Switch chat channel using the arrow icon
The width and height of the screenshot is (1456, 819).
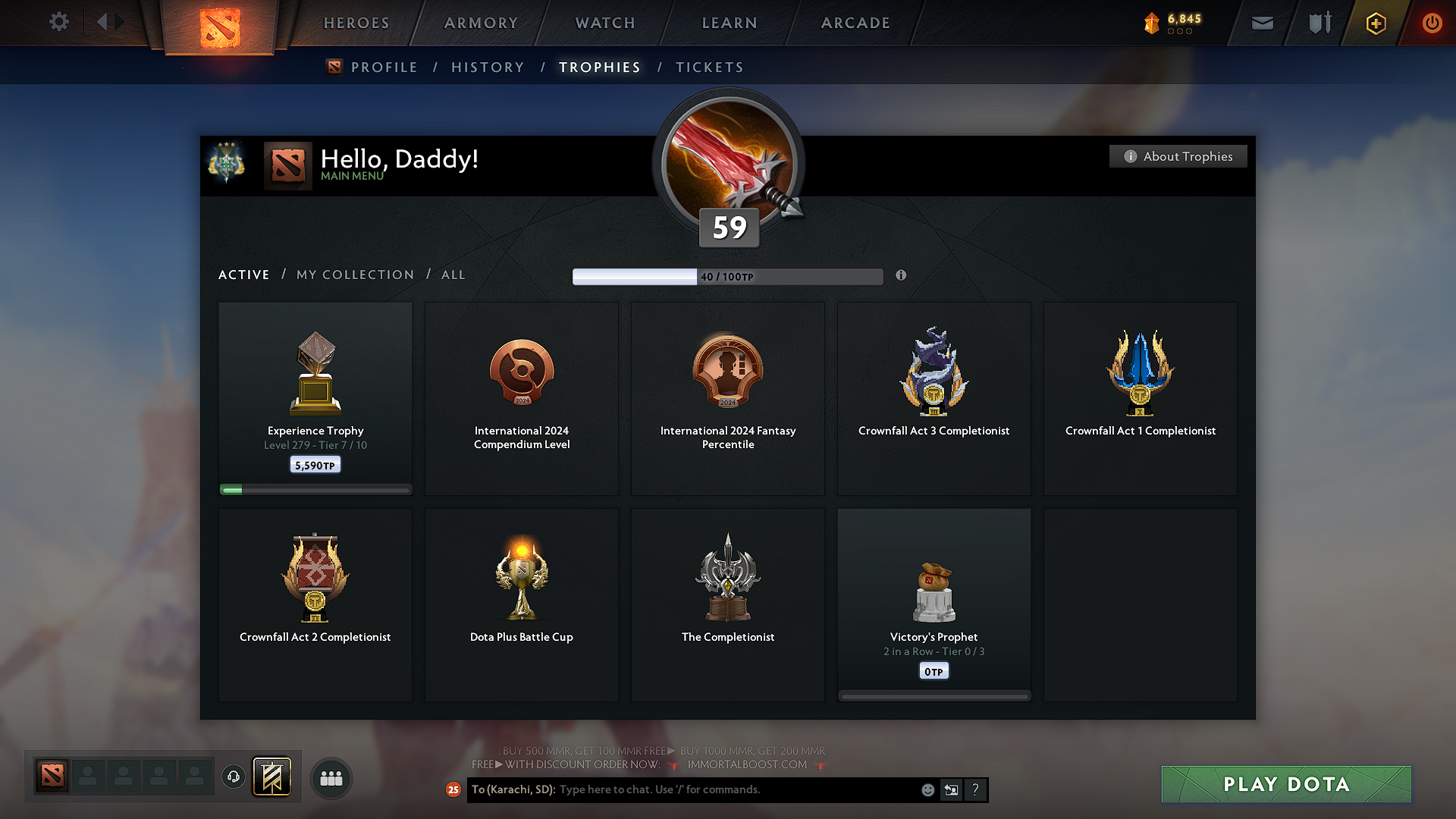point(952,789)
